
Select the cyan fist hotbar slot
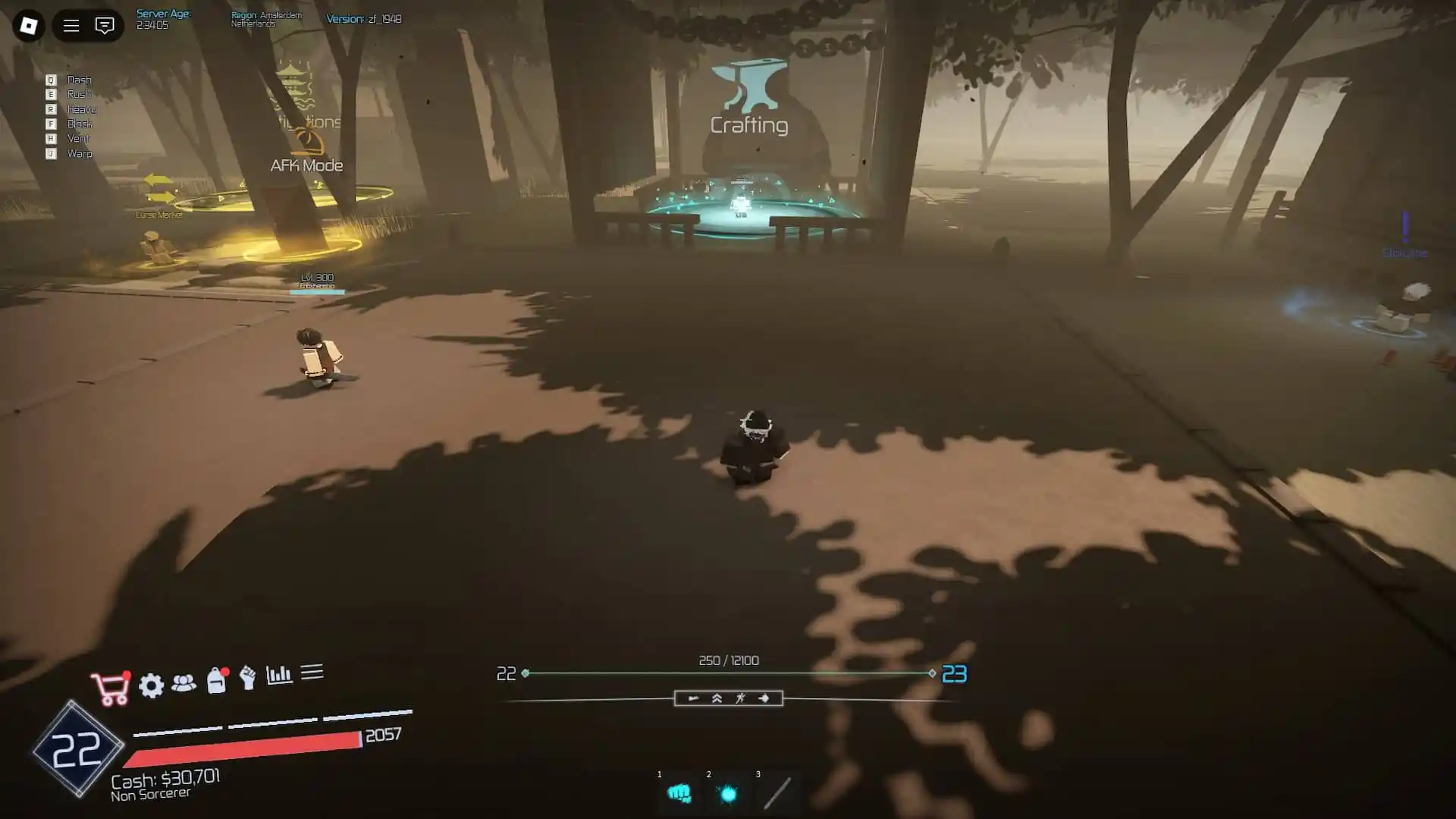pos(679,794)
